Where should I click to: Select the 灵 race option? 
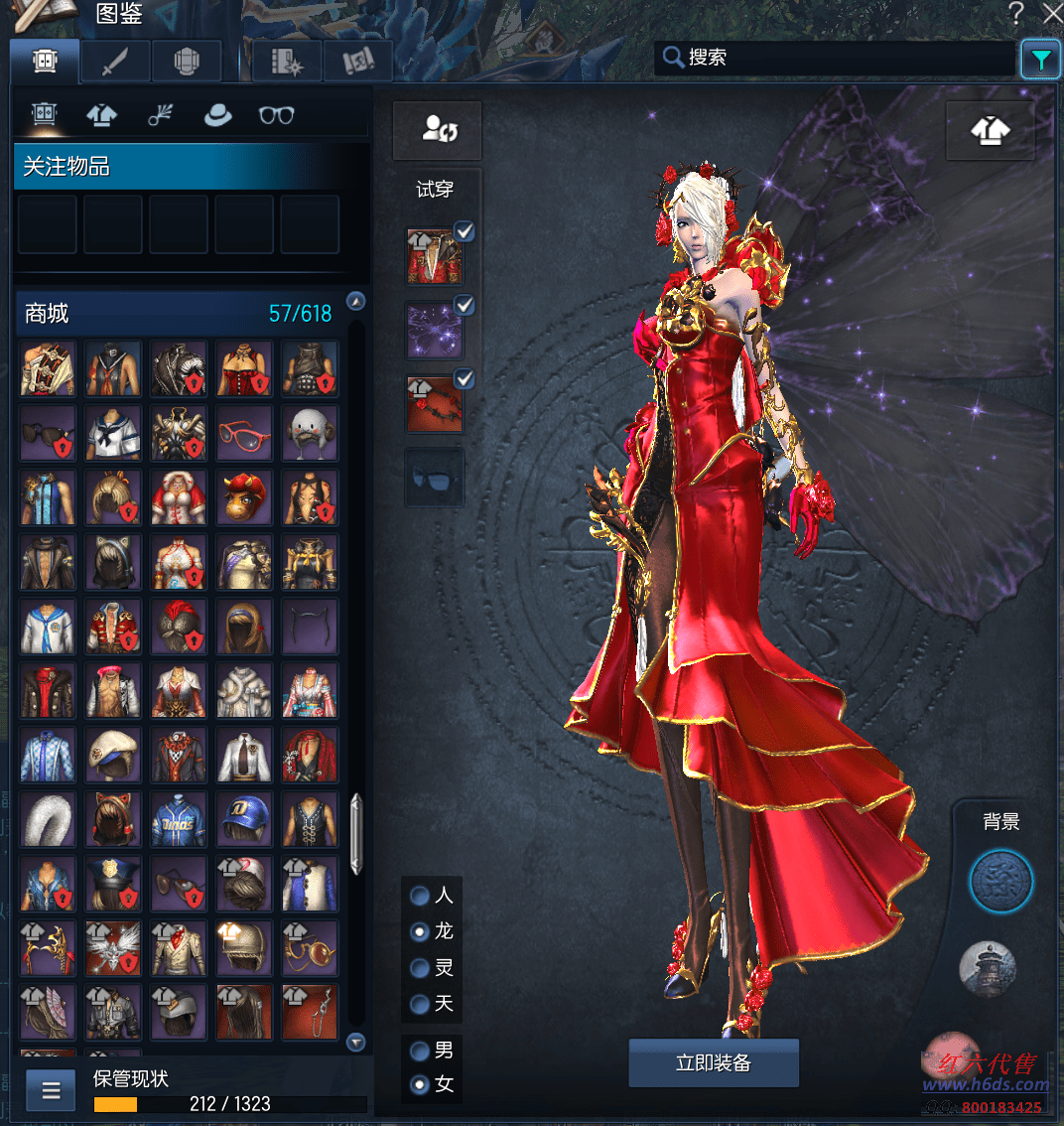coord(421,968)
